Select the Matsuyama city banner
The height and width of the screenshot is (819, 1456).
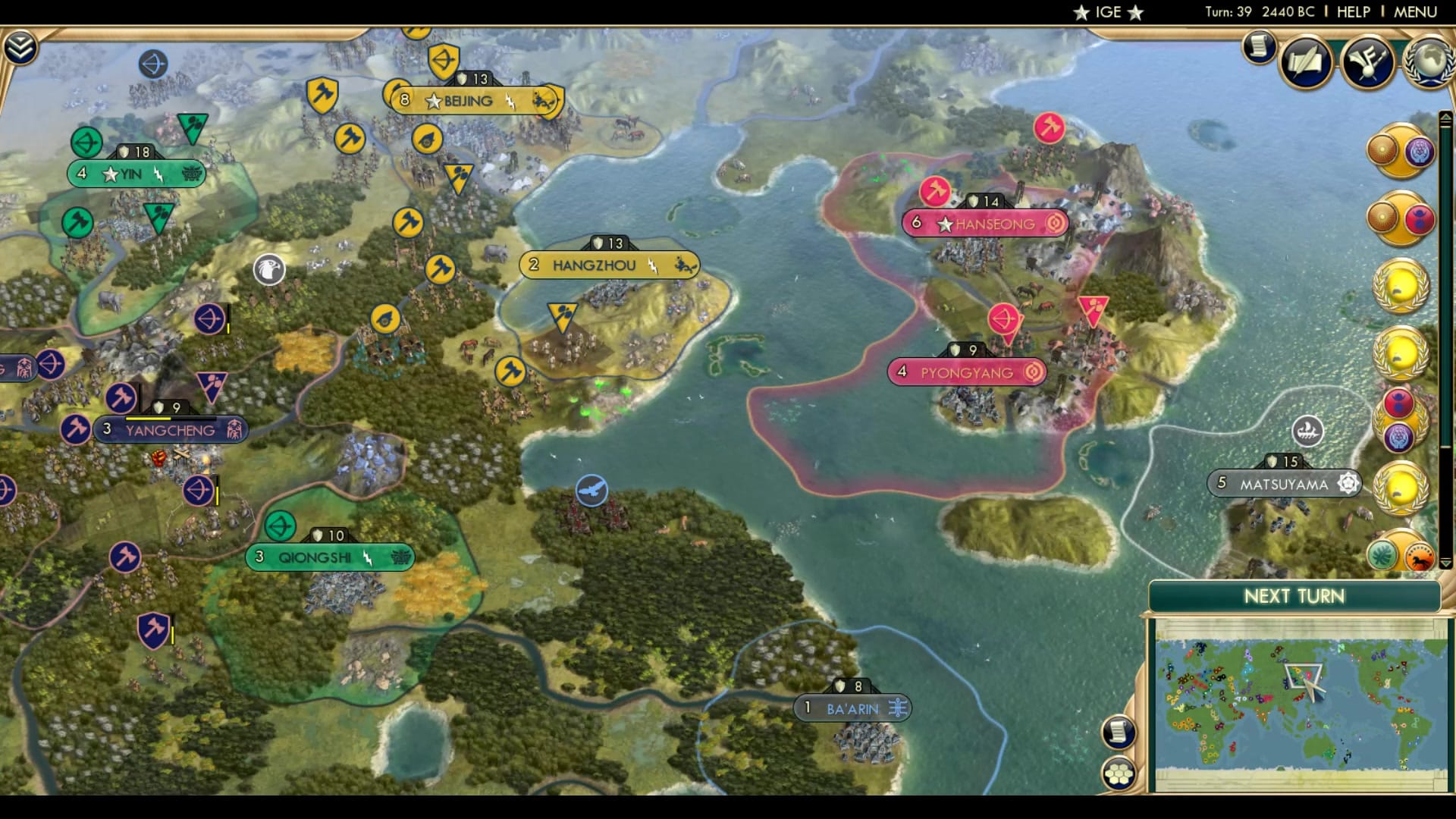[x=1284, y=484]
